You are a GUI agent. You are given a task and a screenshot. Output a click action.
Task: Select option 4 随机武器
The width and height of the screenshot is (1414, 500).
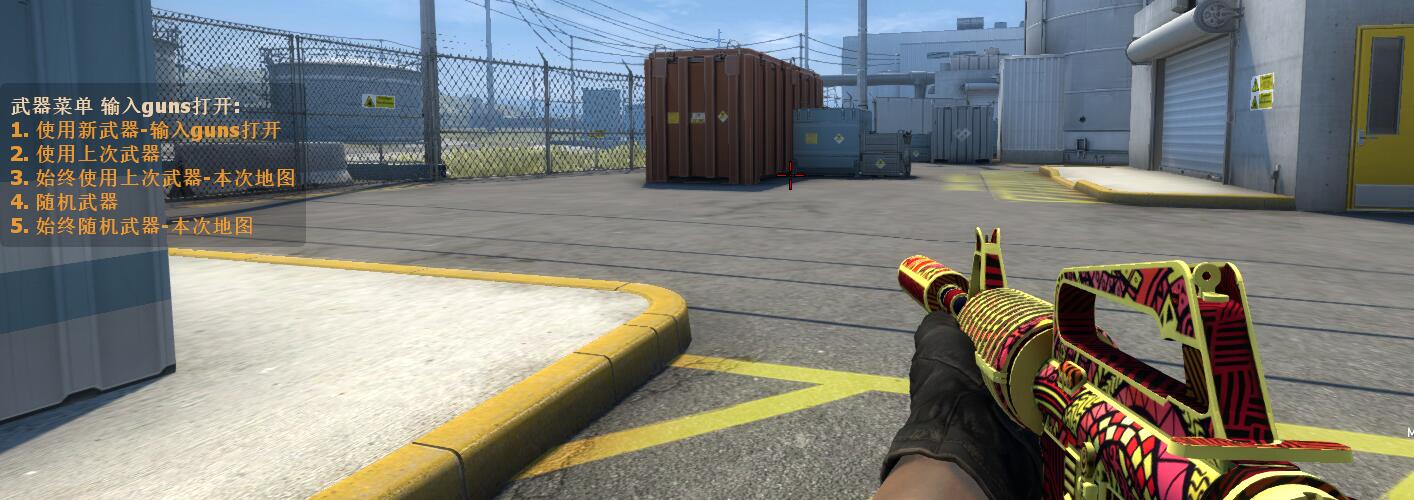coord(64,202)
